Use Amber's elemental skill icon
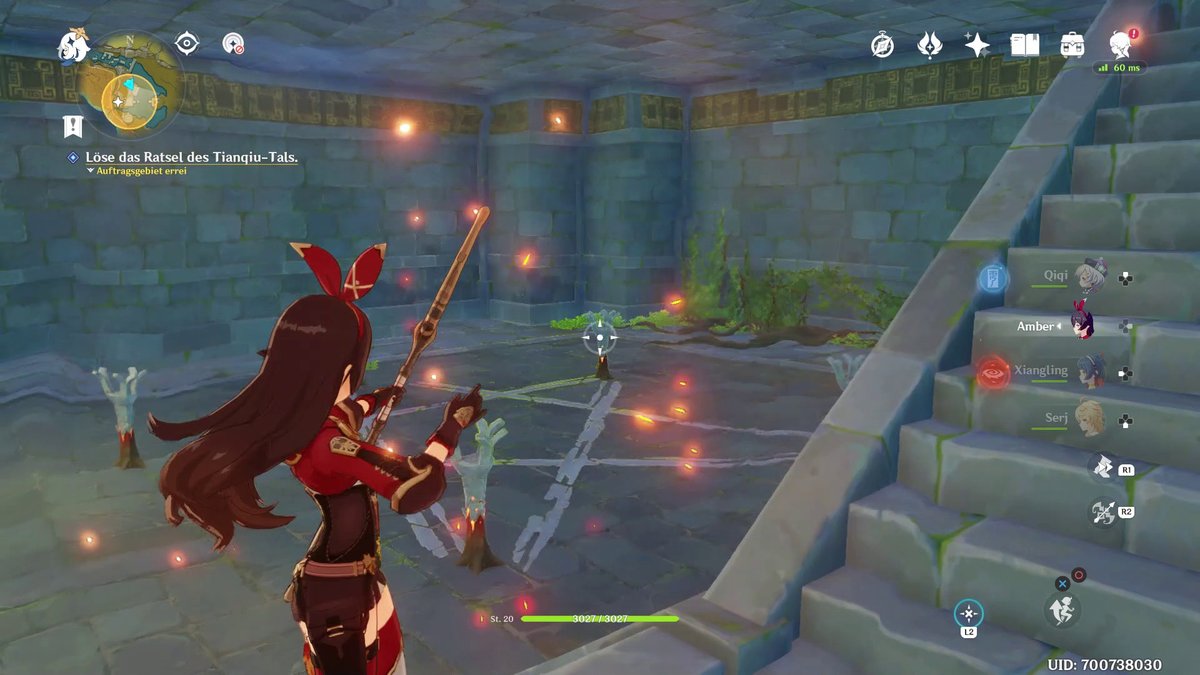Image resolution: width=1200 pixels, height=675 pixels. coord(1101,466)
